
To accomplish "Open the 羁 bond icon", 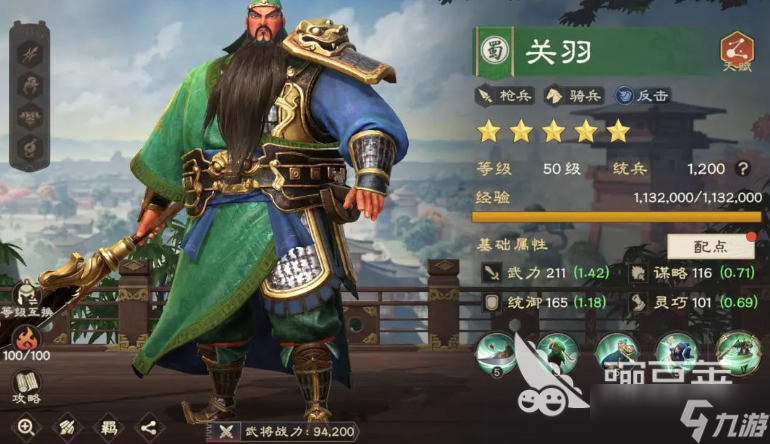I will click(107, 427).
